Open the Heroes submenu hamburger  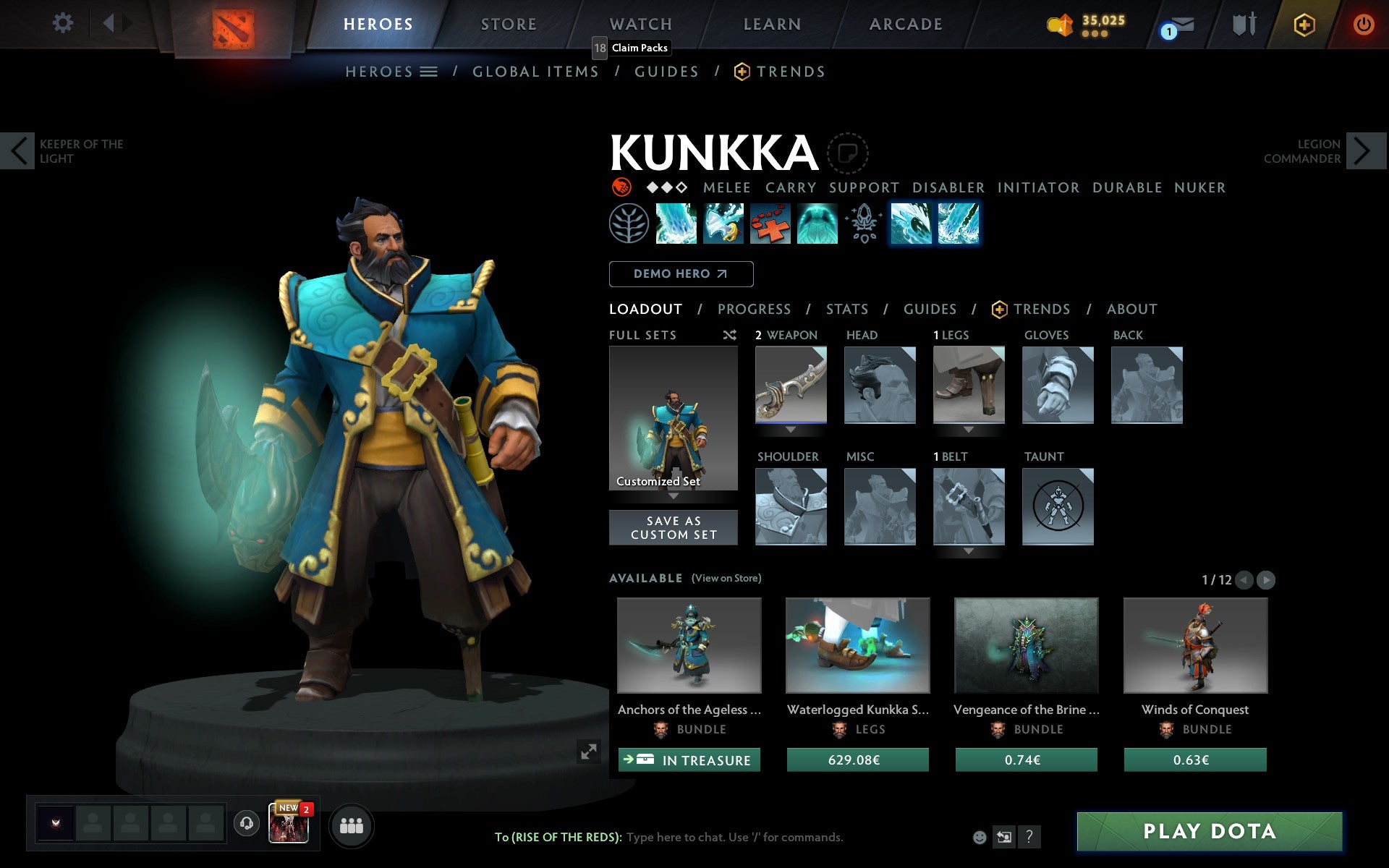(x=429, y=71)
